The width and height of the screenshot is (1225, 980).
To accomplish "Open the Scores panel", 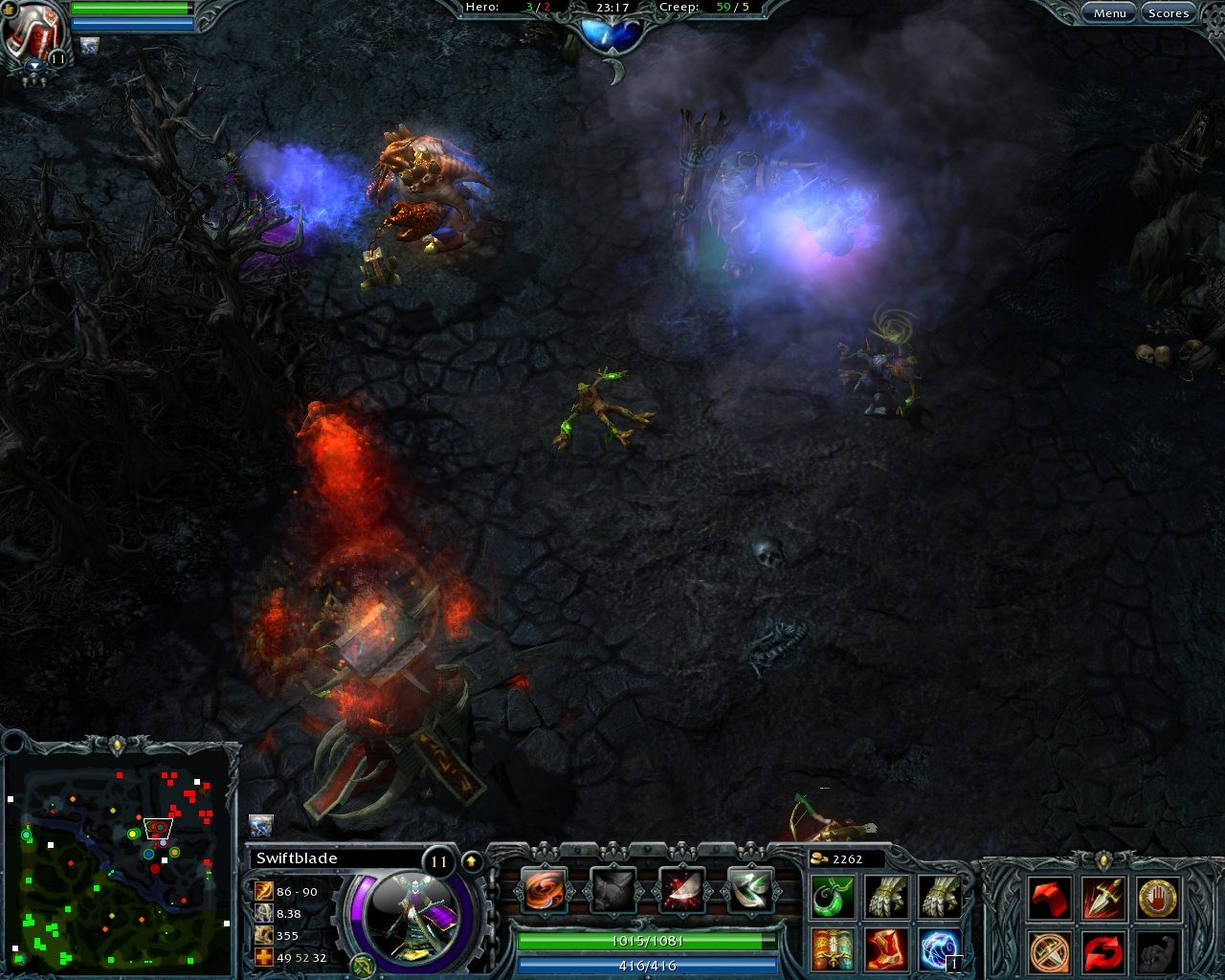I will (1168, 12).
